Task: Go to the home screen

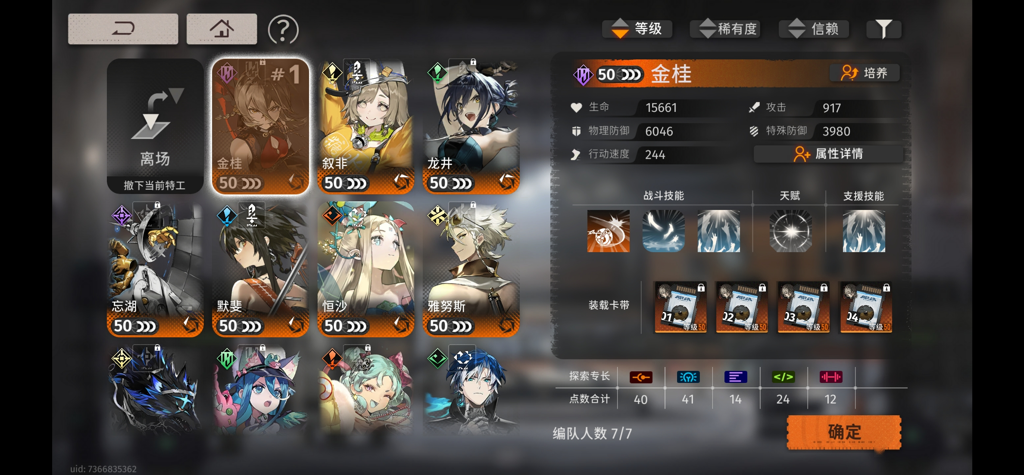Action: [221, 29]
